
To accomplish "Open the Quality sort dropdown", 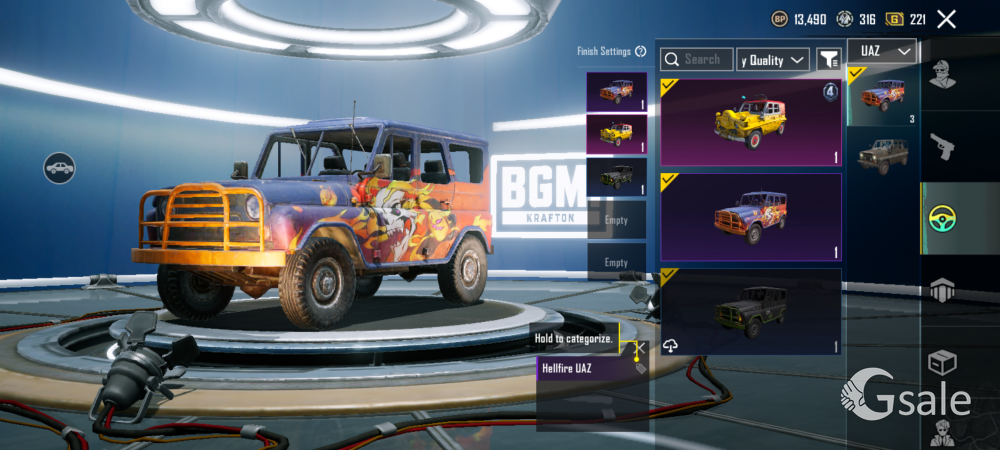I will [x=773, y=60].
